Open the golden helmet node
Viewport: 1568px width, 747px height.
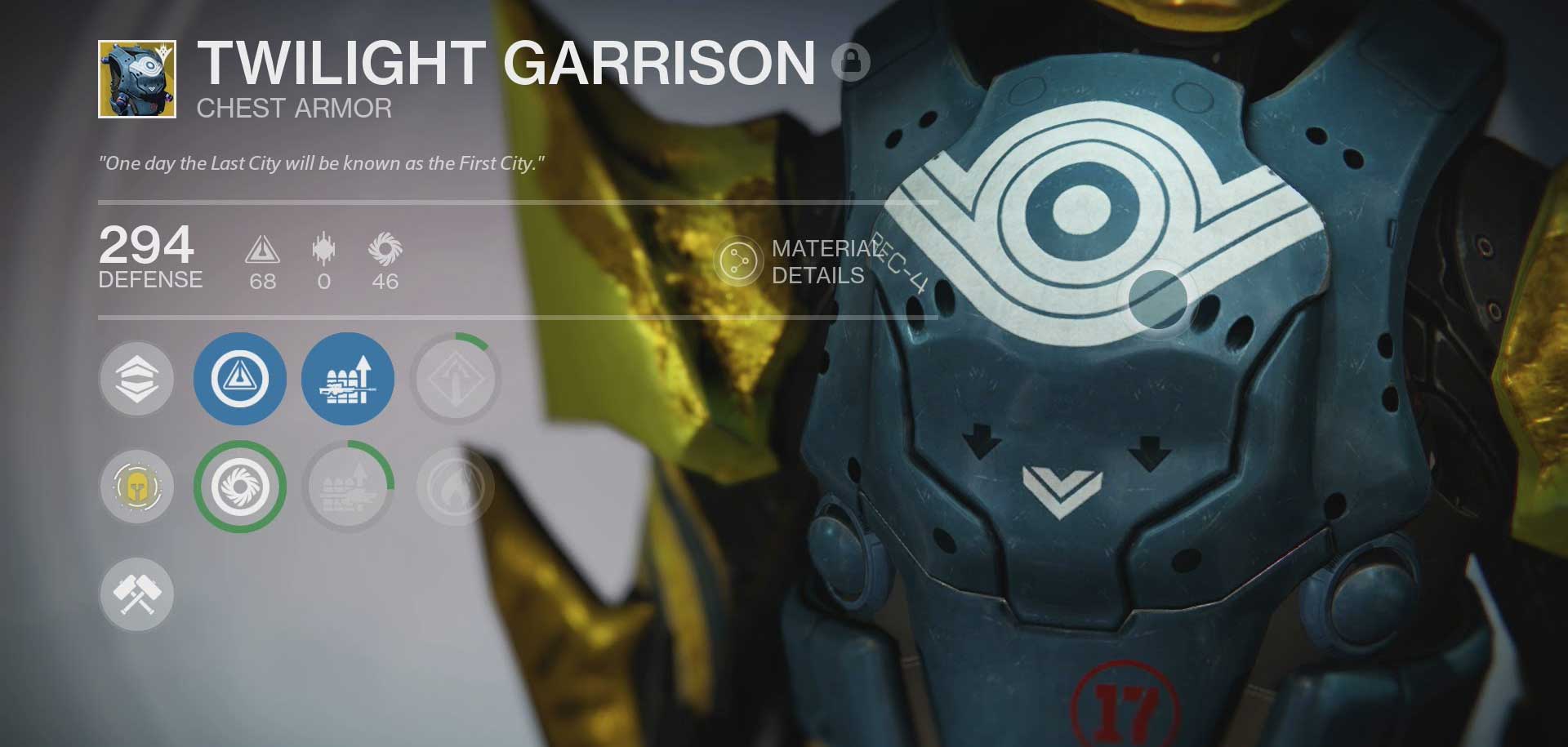point(136,487)
